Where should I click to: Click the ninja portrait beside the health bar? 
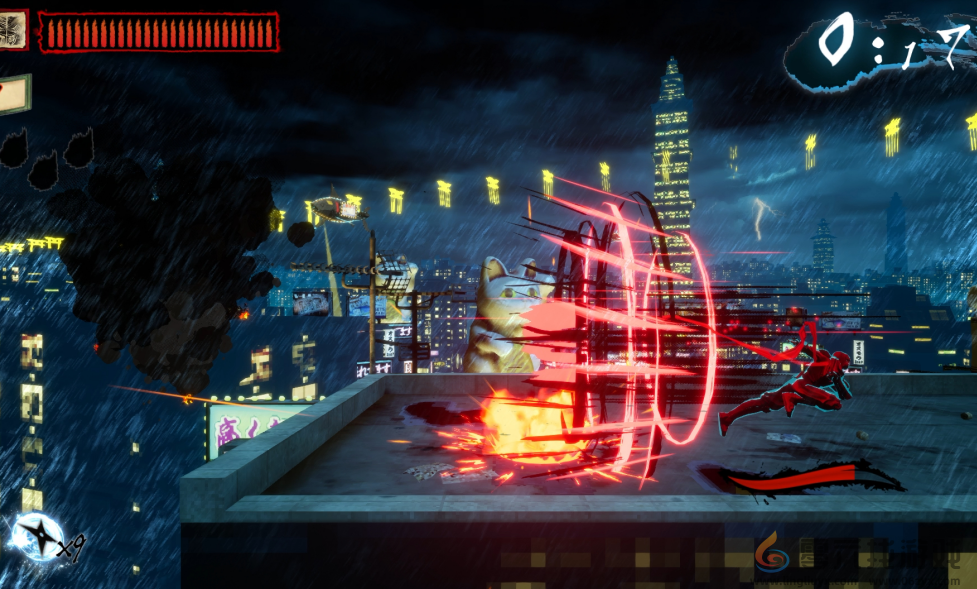[x=13, y=29]
